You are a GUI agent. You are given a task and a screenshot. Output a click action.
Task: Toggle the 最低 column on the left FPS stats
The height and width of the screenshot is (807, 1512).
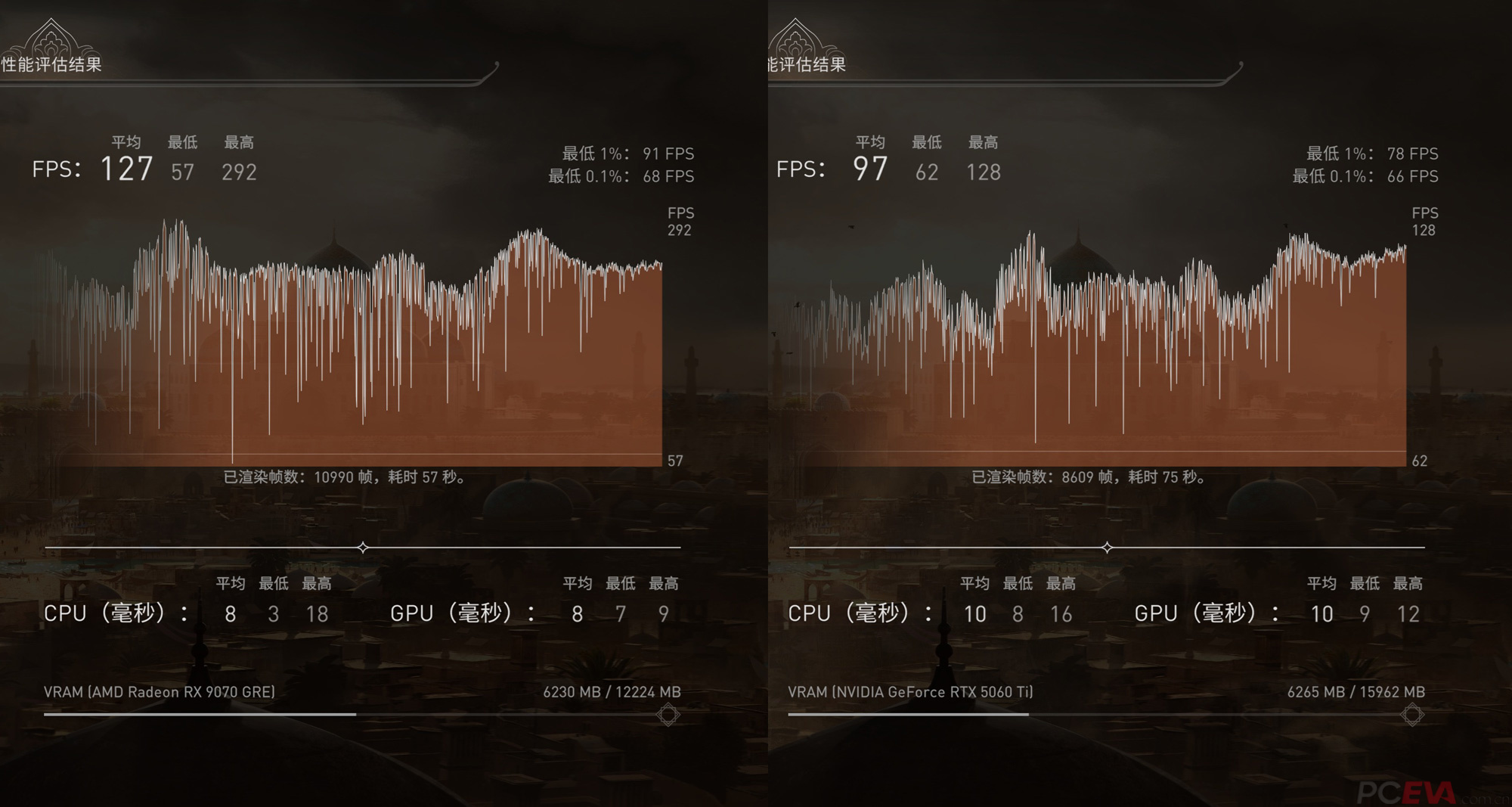[182, 142]
